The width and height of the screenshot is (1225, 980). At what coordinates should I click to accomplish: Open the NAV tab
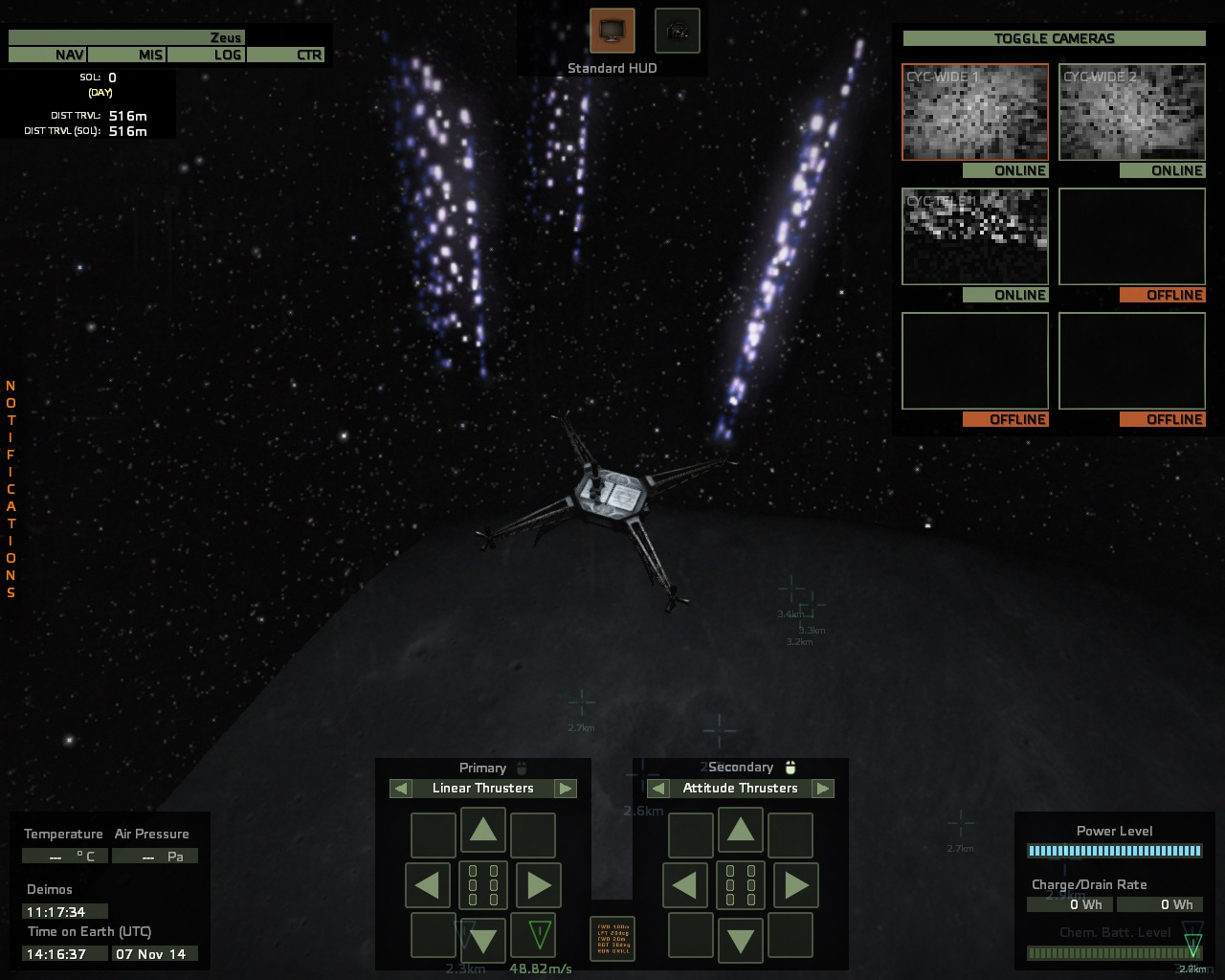pyautogui.click(x=48, y=55)
